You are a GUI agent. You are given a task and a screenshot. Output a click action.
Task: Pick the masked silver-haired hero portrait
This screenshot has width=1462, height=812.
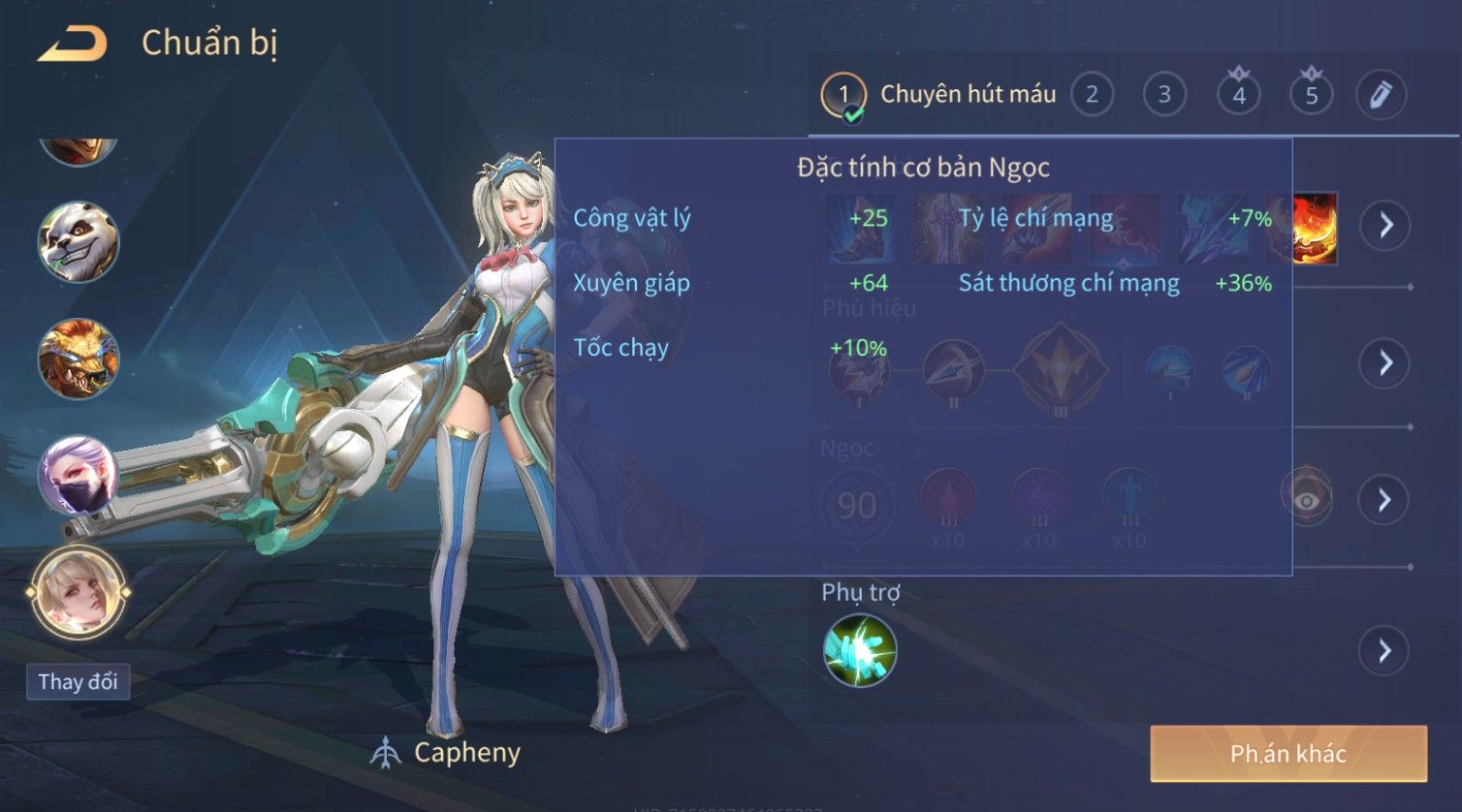point(78,475)
